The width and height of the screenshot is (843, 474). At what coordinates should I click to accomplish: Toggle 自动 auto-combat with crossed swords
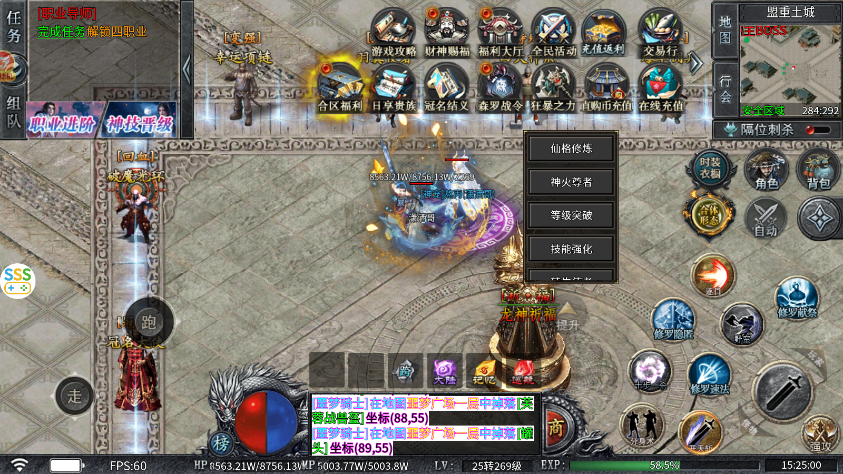tap(767, 218)
